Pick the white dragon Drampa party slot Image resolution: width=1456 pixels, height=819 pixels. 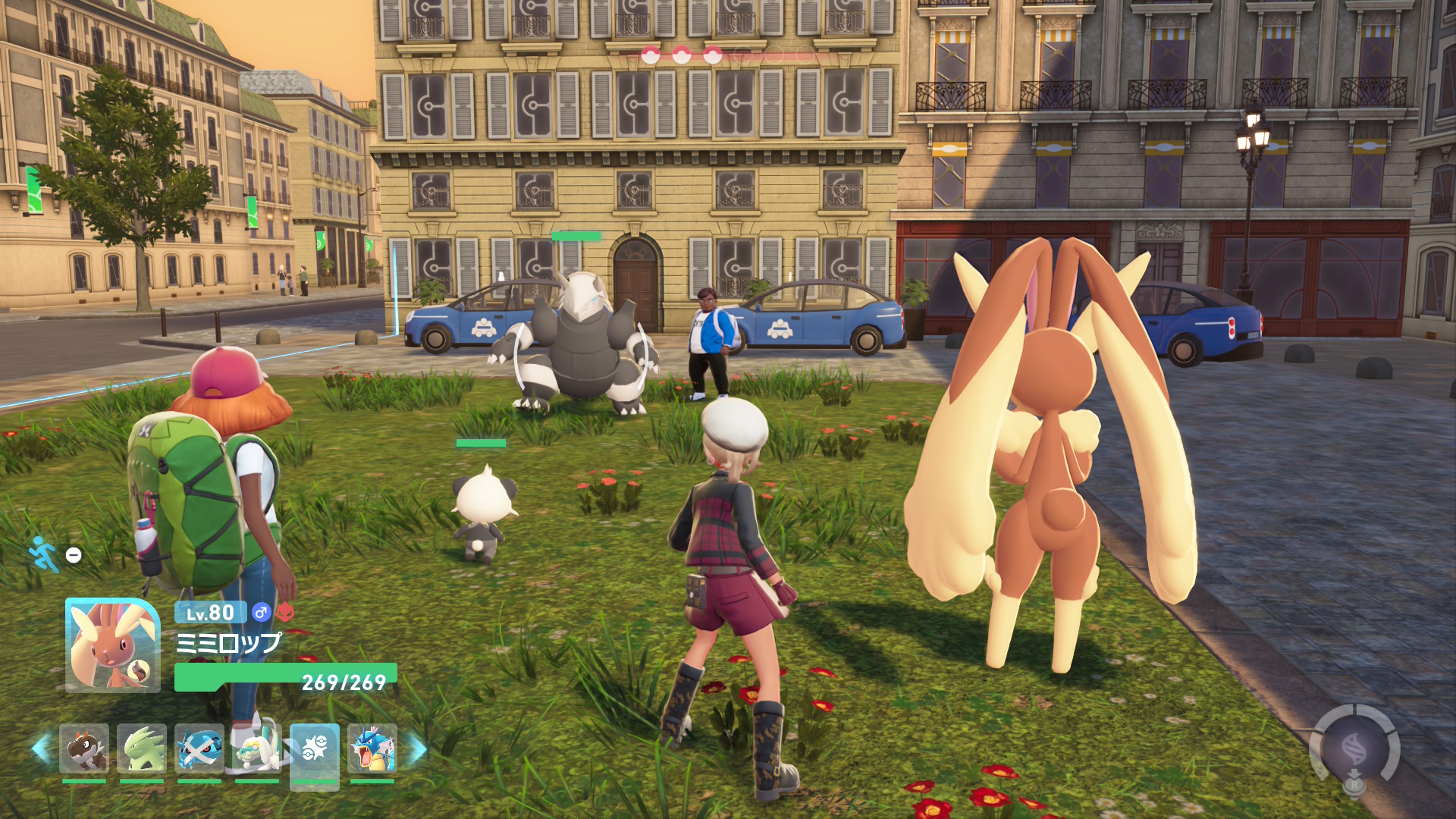coord(257,748)
